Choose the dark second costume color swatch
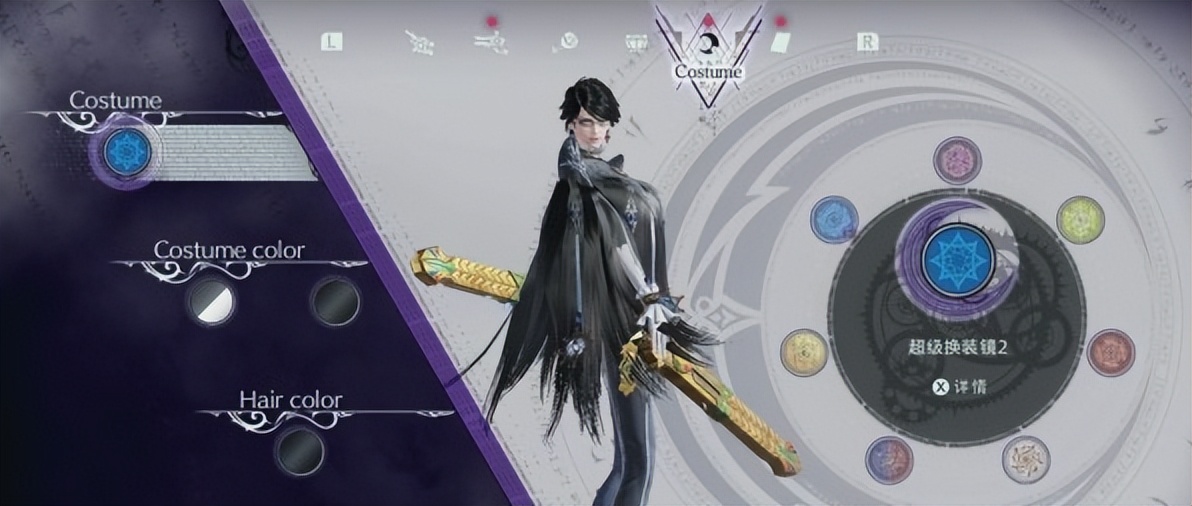The image size is (1192, 506). (334, 299)
